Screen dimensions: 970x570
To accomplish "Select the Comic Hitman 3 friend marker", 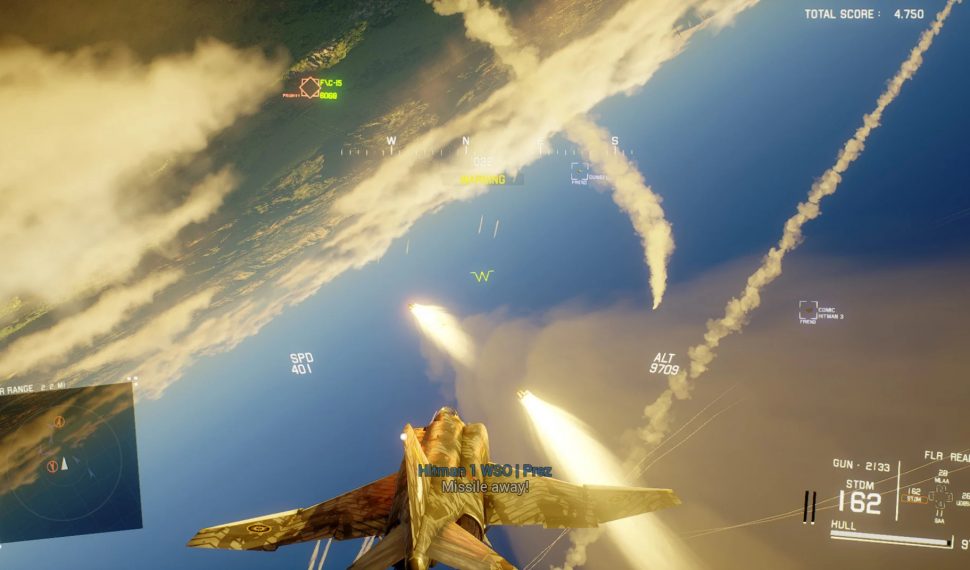I will point(808,311).
